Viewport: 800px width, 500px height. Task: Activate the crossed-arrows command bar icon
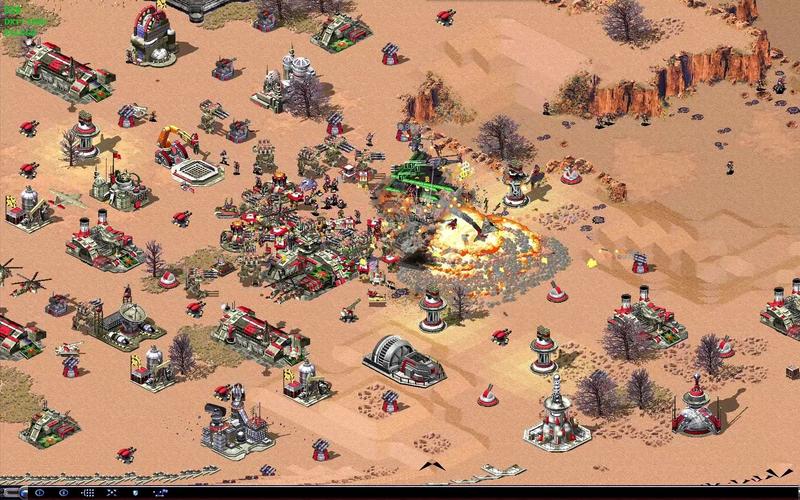(112, 493)
